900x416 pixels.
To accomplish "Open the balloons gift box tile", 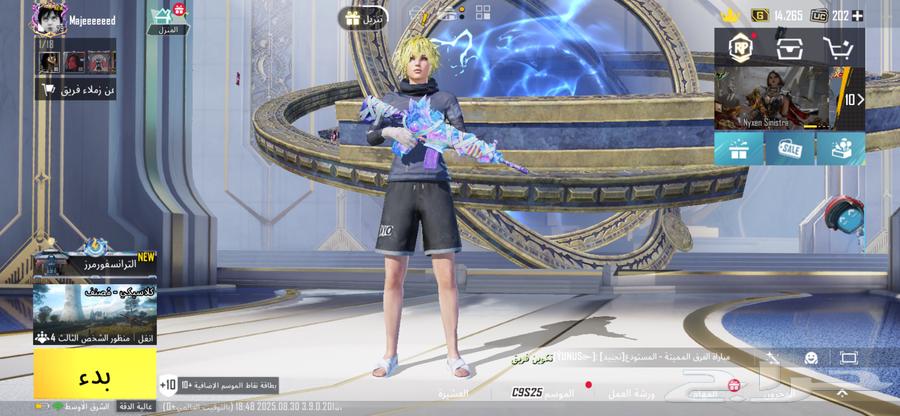I will (840, 149).
